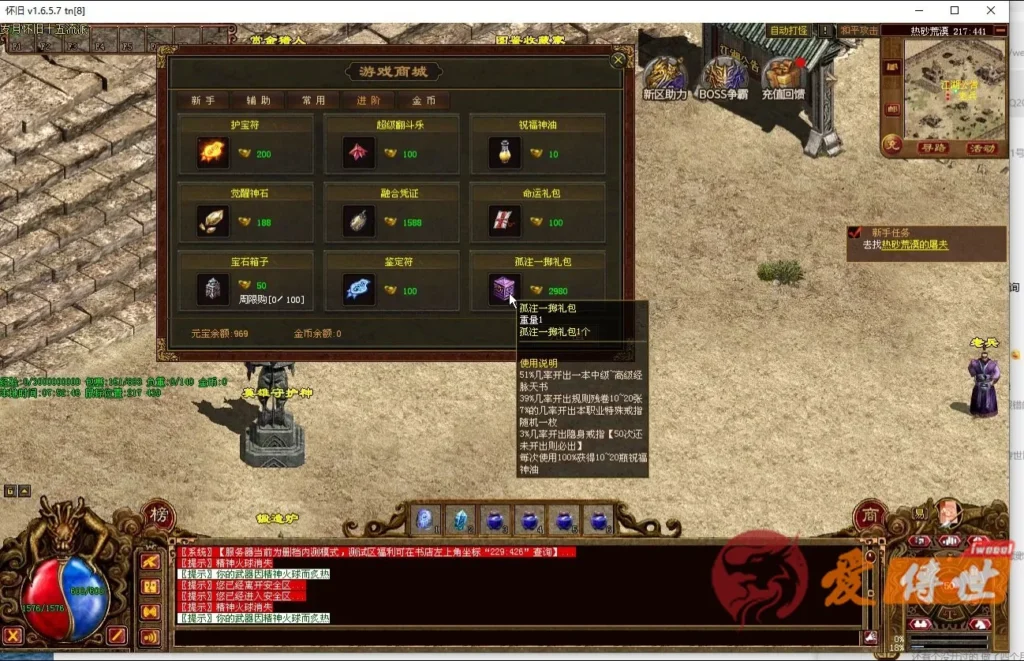
Task: Open the 辅助 shop category
Action: 258,101
